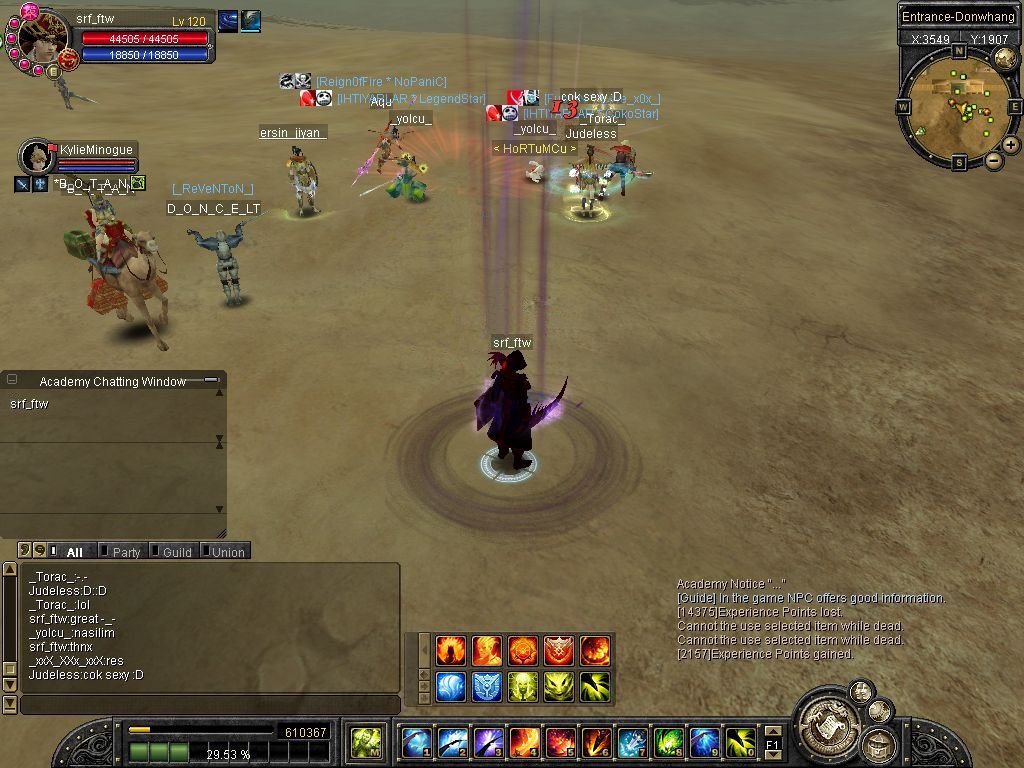Zoom in the minimap with plus button
The image size is (1024, 768).
point(1011,145)
